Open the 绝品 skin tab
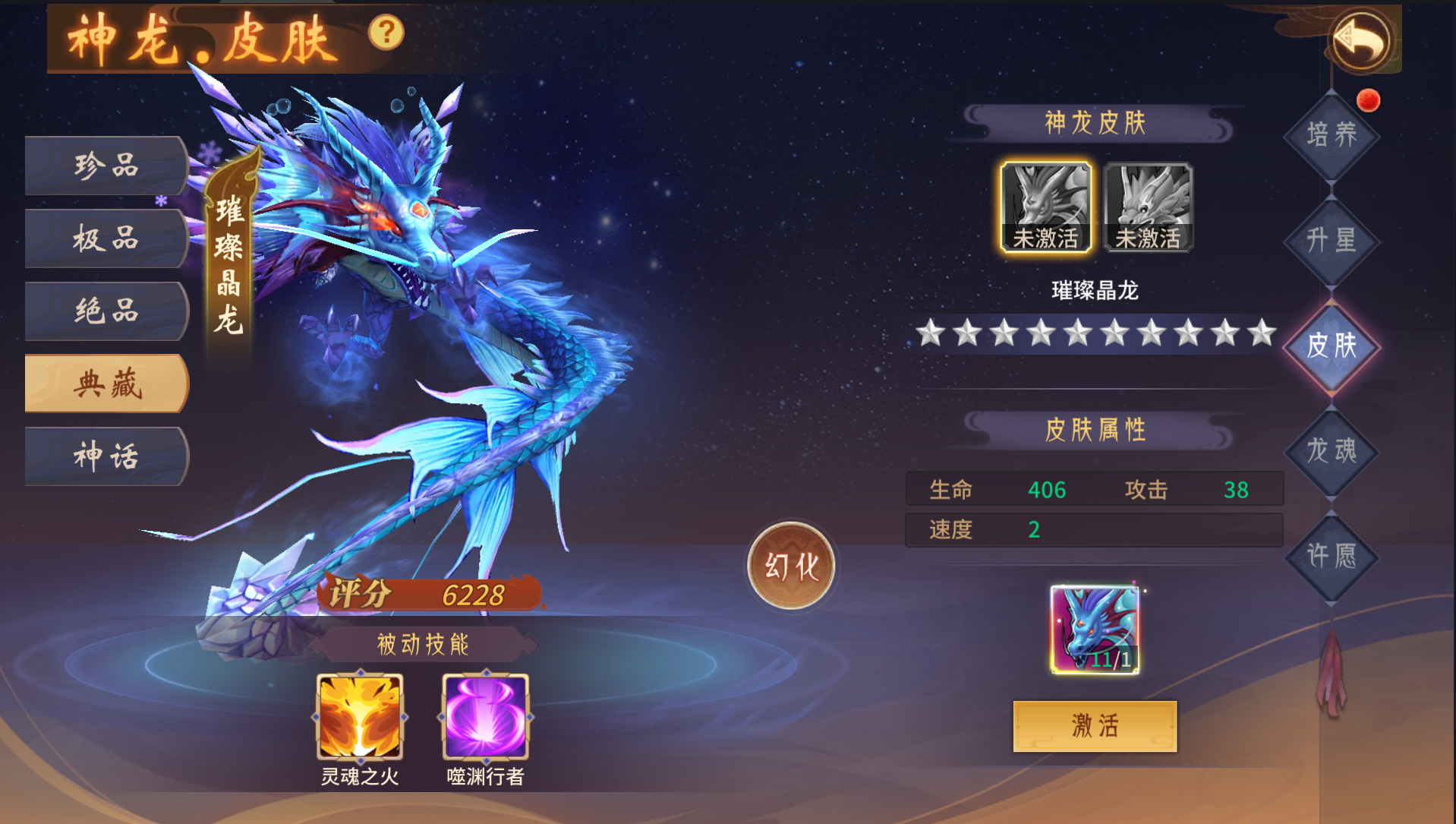 [x=106, y=311]
